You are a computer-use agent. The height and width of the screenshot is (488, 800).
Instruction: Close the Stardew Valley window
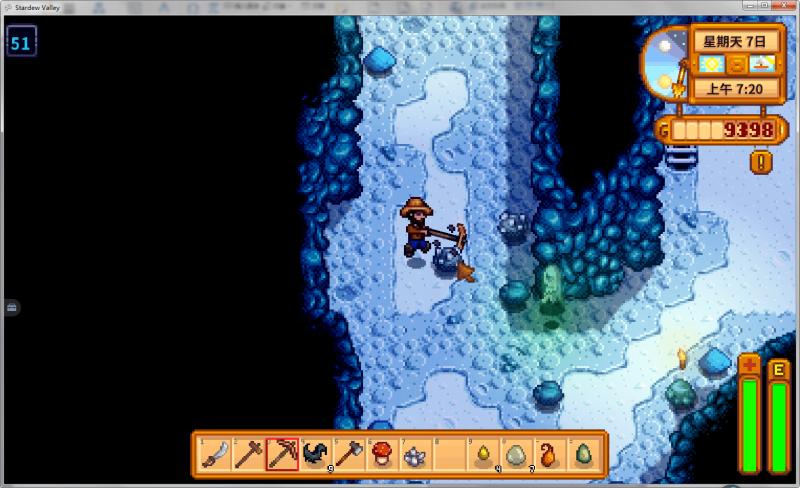[787, 6]
